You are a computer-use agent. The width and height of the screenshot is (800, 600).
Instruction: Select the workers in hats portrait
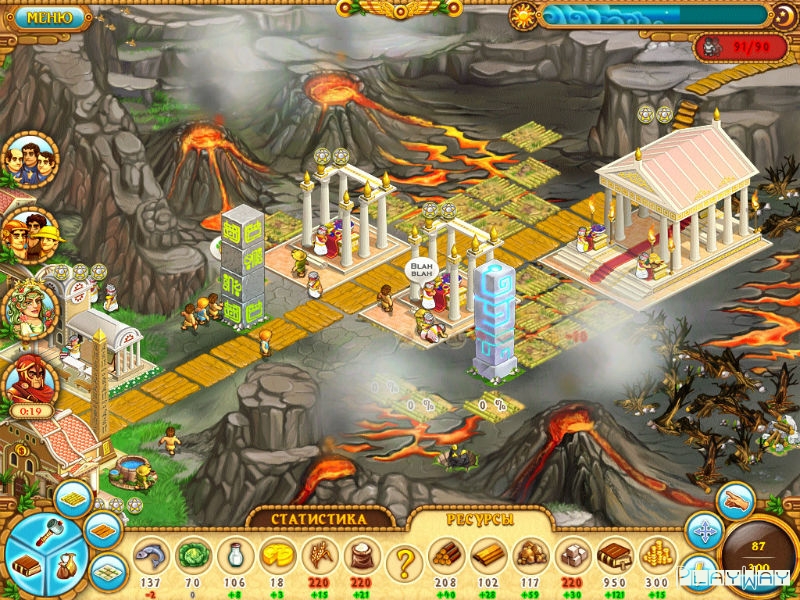pyautogui.click(x=30, y=236)
